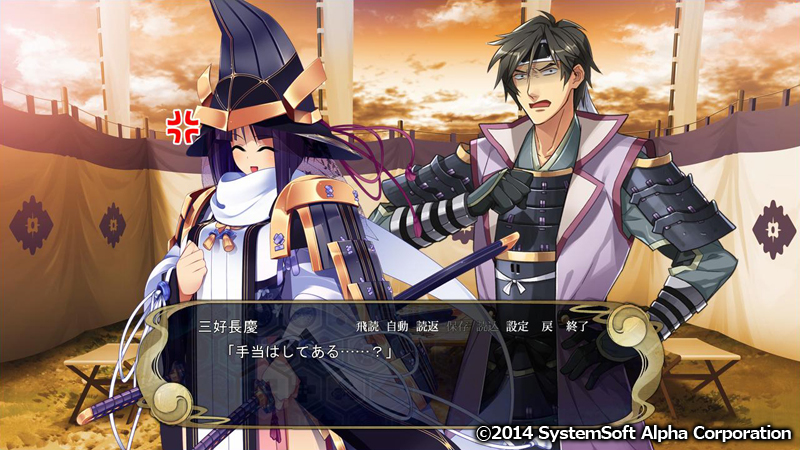Toggle 自動 auto-advance mode
The image size is (800, 450).
point(397,326)
